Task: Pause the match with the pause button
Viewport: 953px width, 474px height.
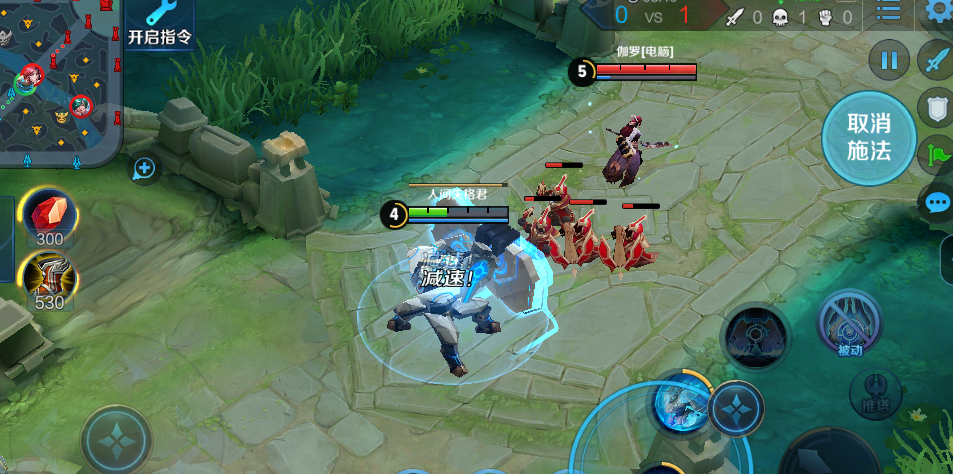Action: 889,61
